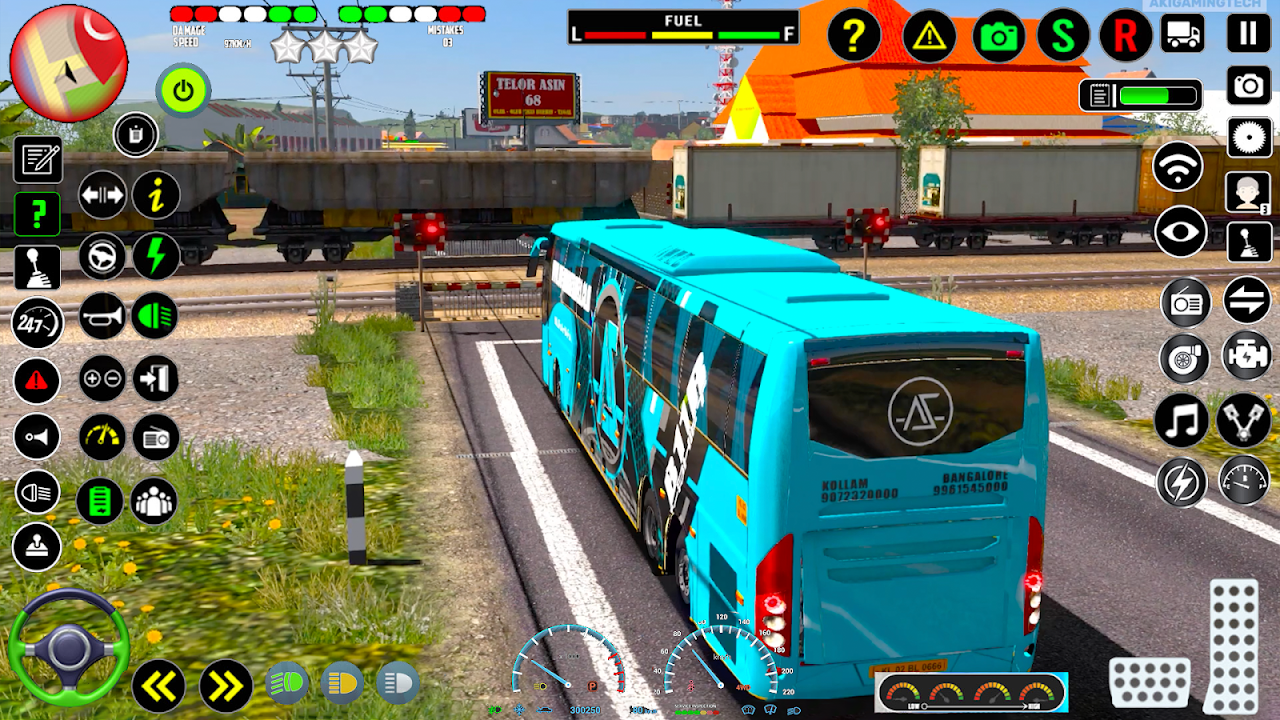Screen dimensions: 1280x720
Task: Open the yellow question mark help
Action: [x=854, y=36]
